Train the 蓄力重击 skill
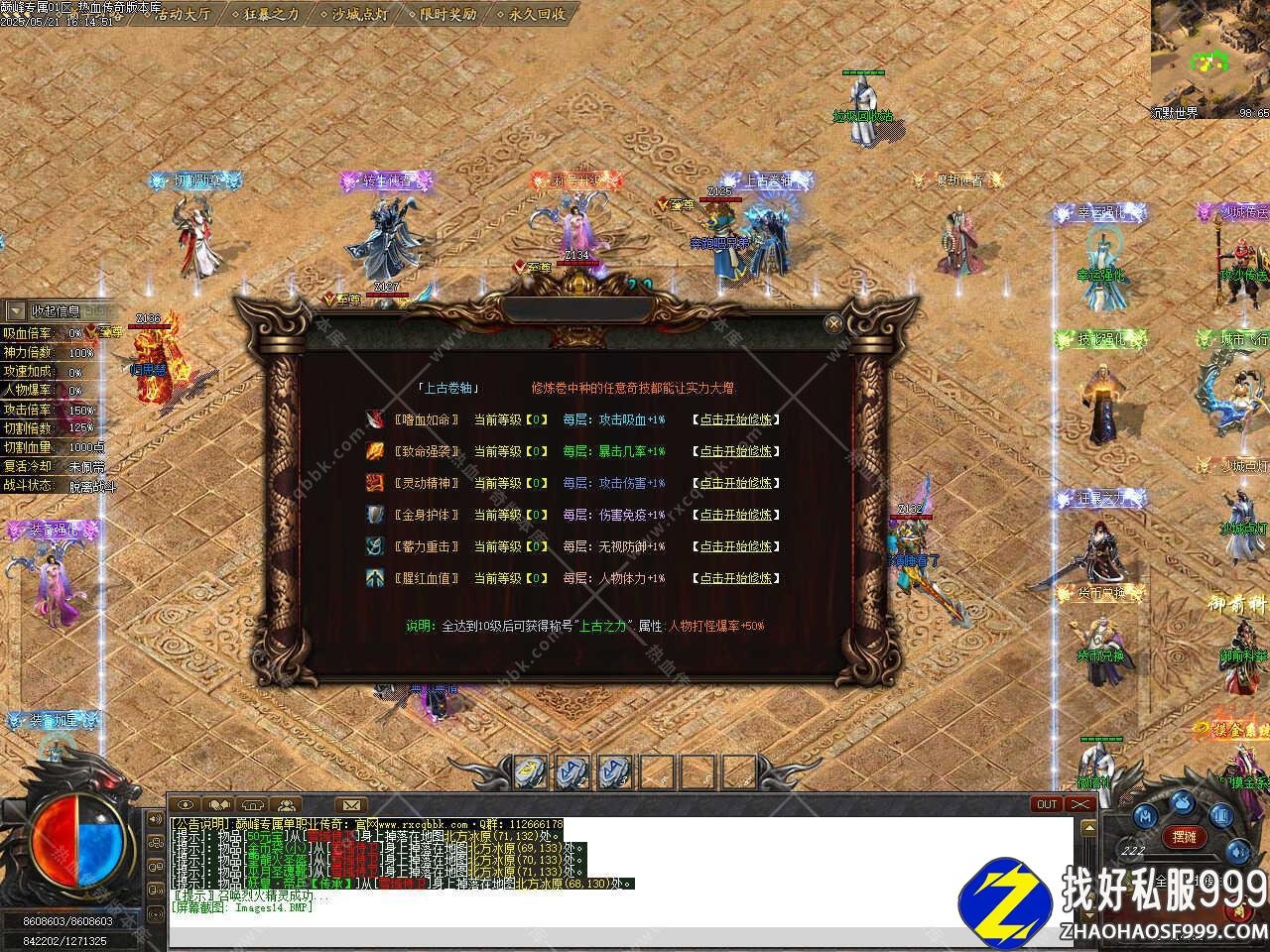1270x952 pixels. click(736, 546)
